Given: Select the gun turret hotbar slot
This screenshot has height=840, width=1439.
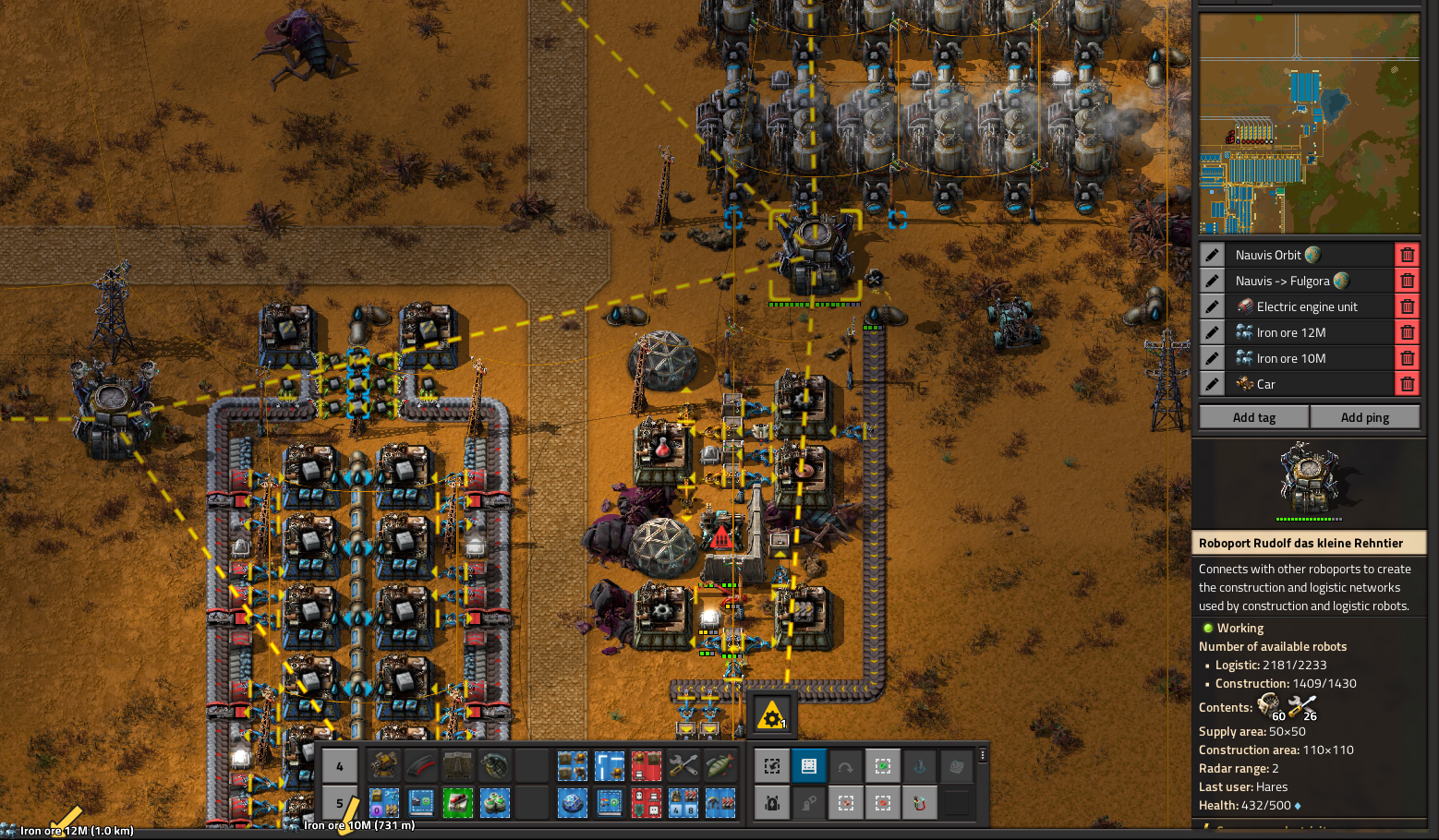Looking at the screenshot, I should coord(384,765).
